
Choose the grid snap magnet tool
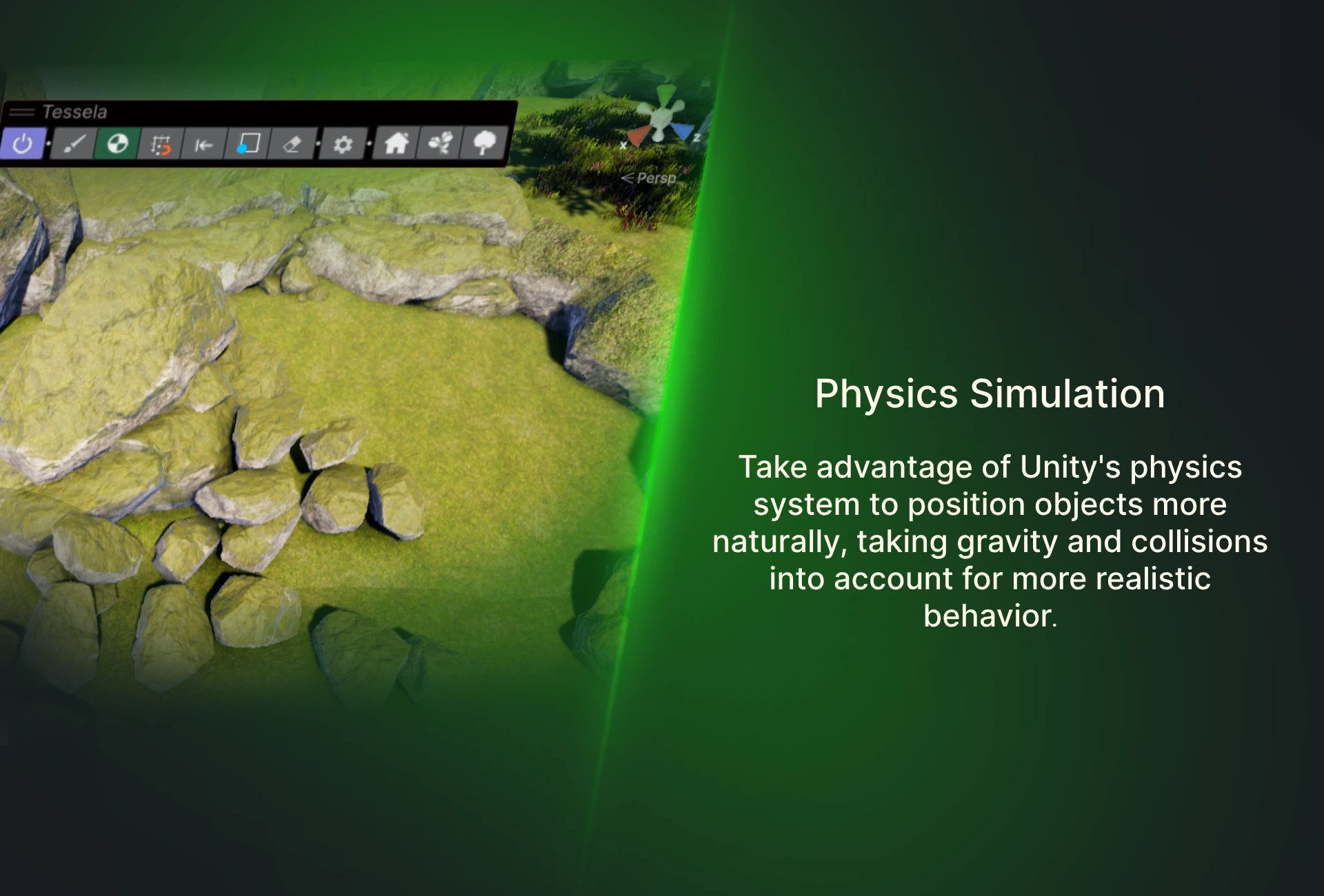pyautogui.click(x=161, y=145)
